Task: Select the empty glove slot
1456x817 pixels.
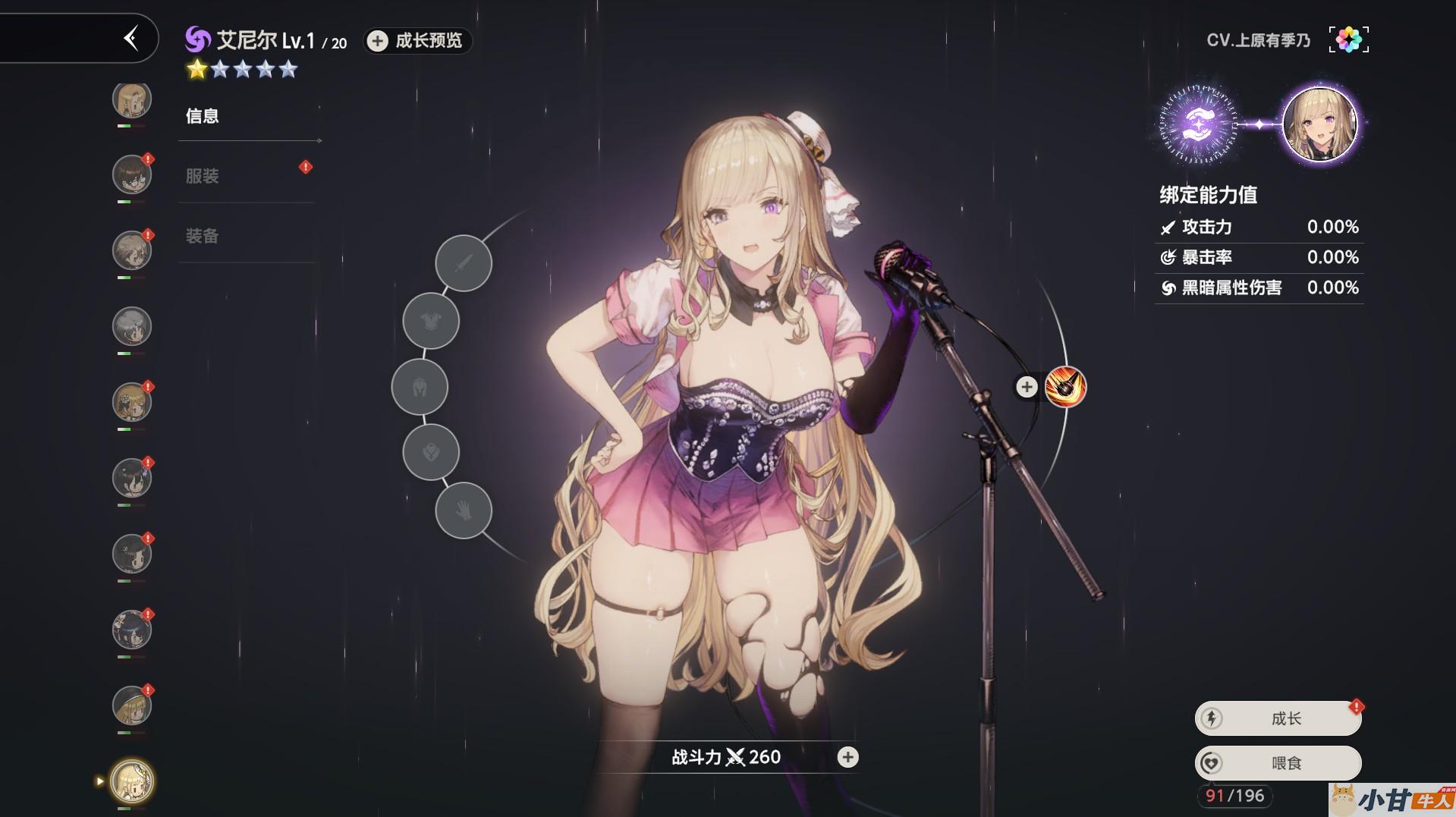Action: (x=464, y=511)
